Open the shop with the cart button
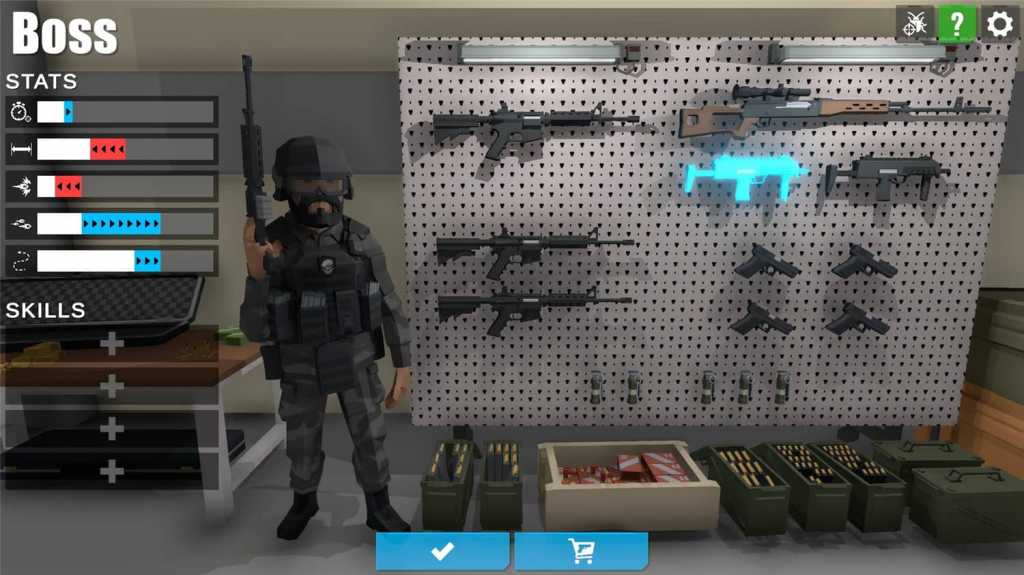The height and width of the screenshot is (575, 1024). (x=581, y=551)
